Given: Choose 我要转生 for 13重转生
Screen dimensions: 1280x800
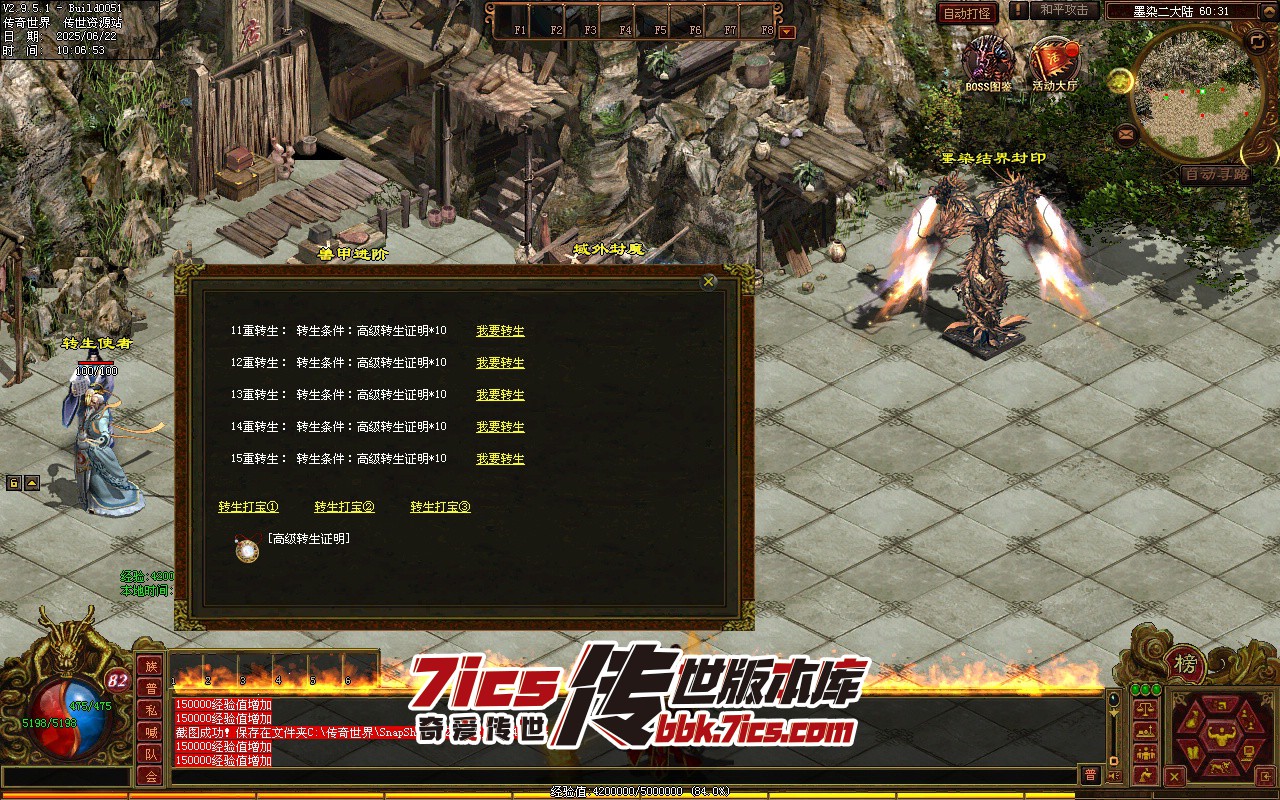Looking at the screenshot, I should [x=500, y=395].
